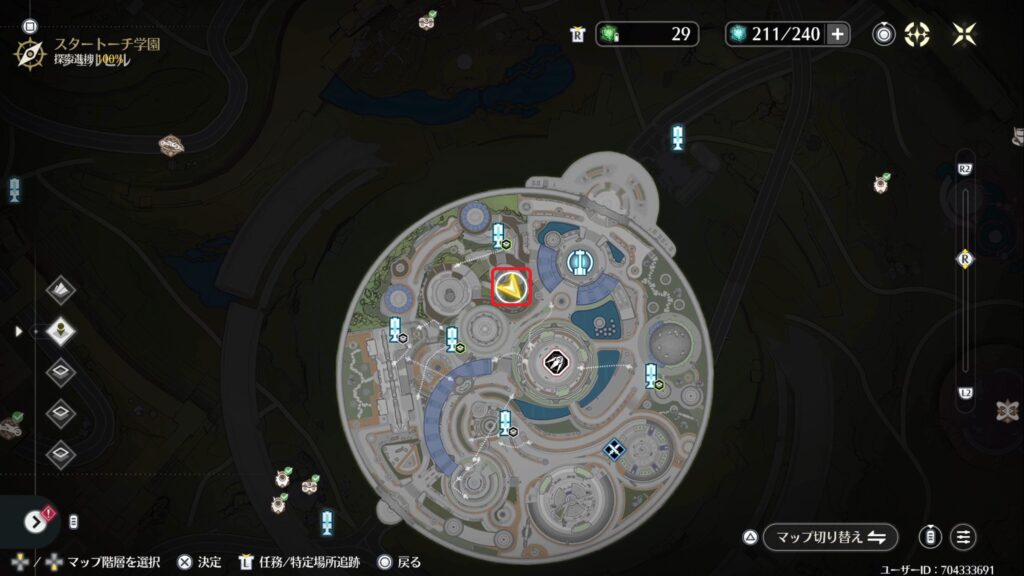Choose the currently highlighted map layer
1024x576 pixels.
(61, 330)
